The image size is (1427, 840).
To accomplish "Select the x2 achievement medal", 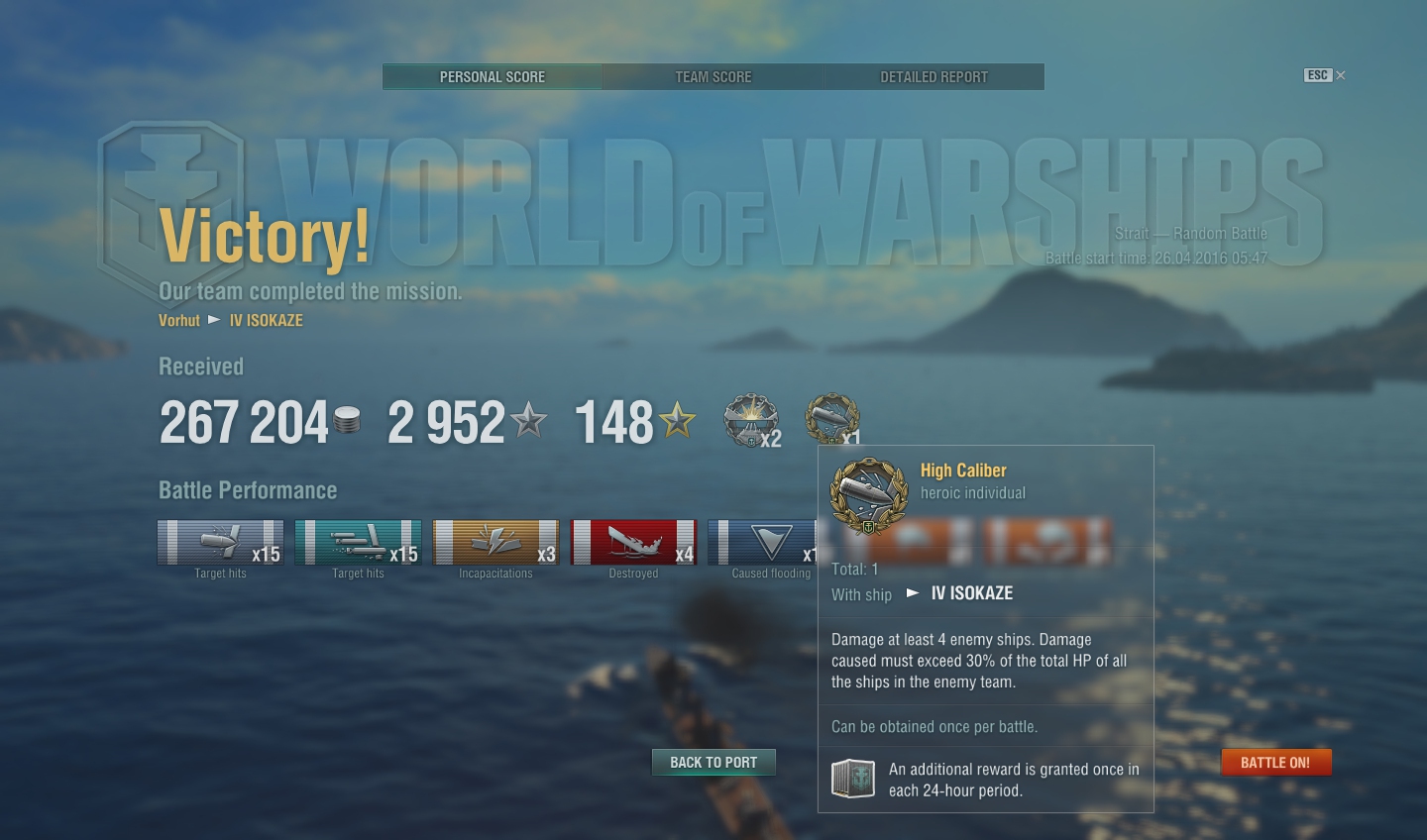I will [751, 420].
